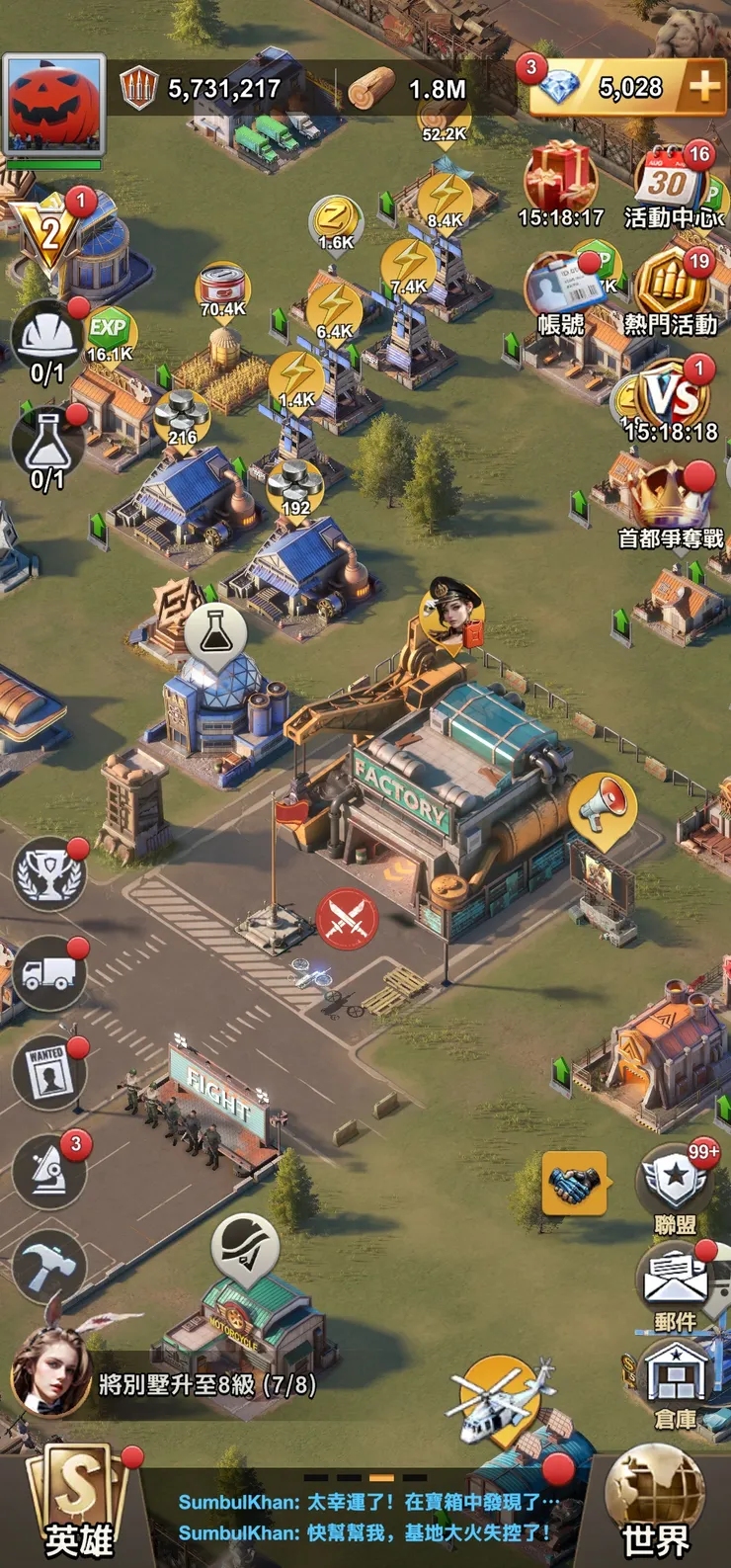Open the 聯盟 alliance menu

pos(676,1186)
